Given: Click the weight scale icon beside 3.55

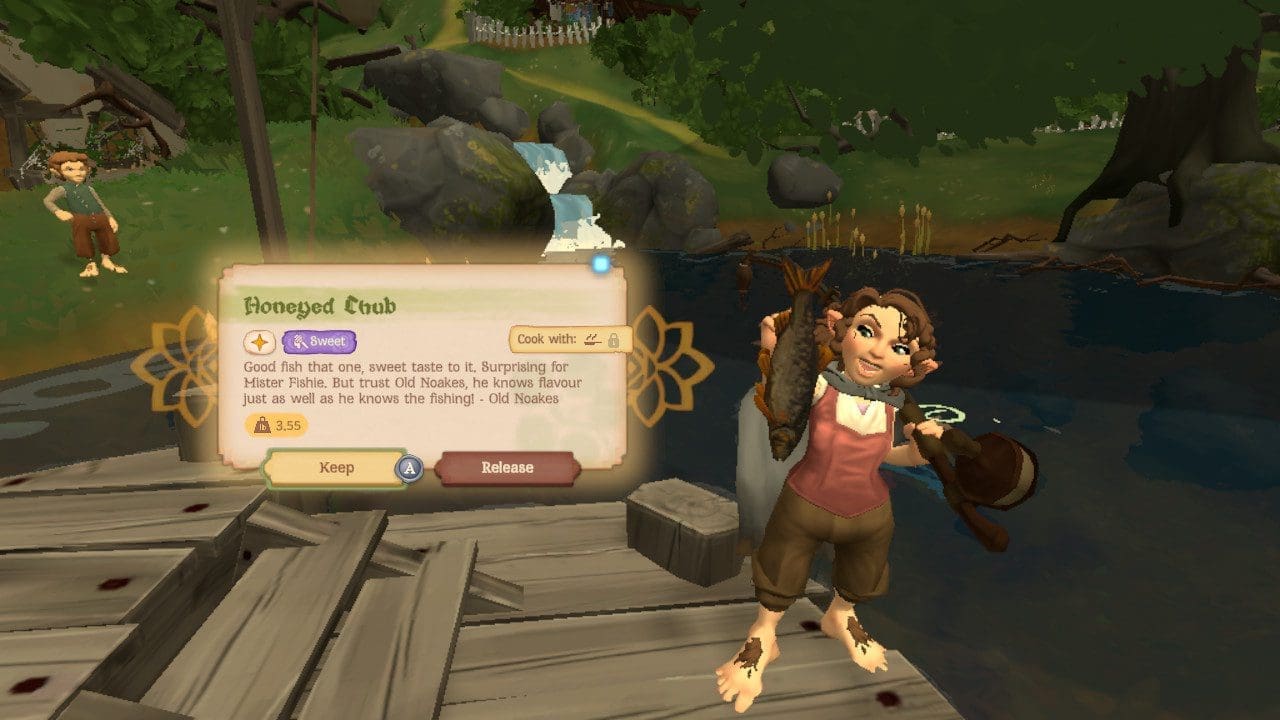Looking at the screenshot, I should [261, 423].
